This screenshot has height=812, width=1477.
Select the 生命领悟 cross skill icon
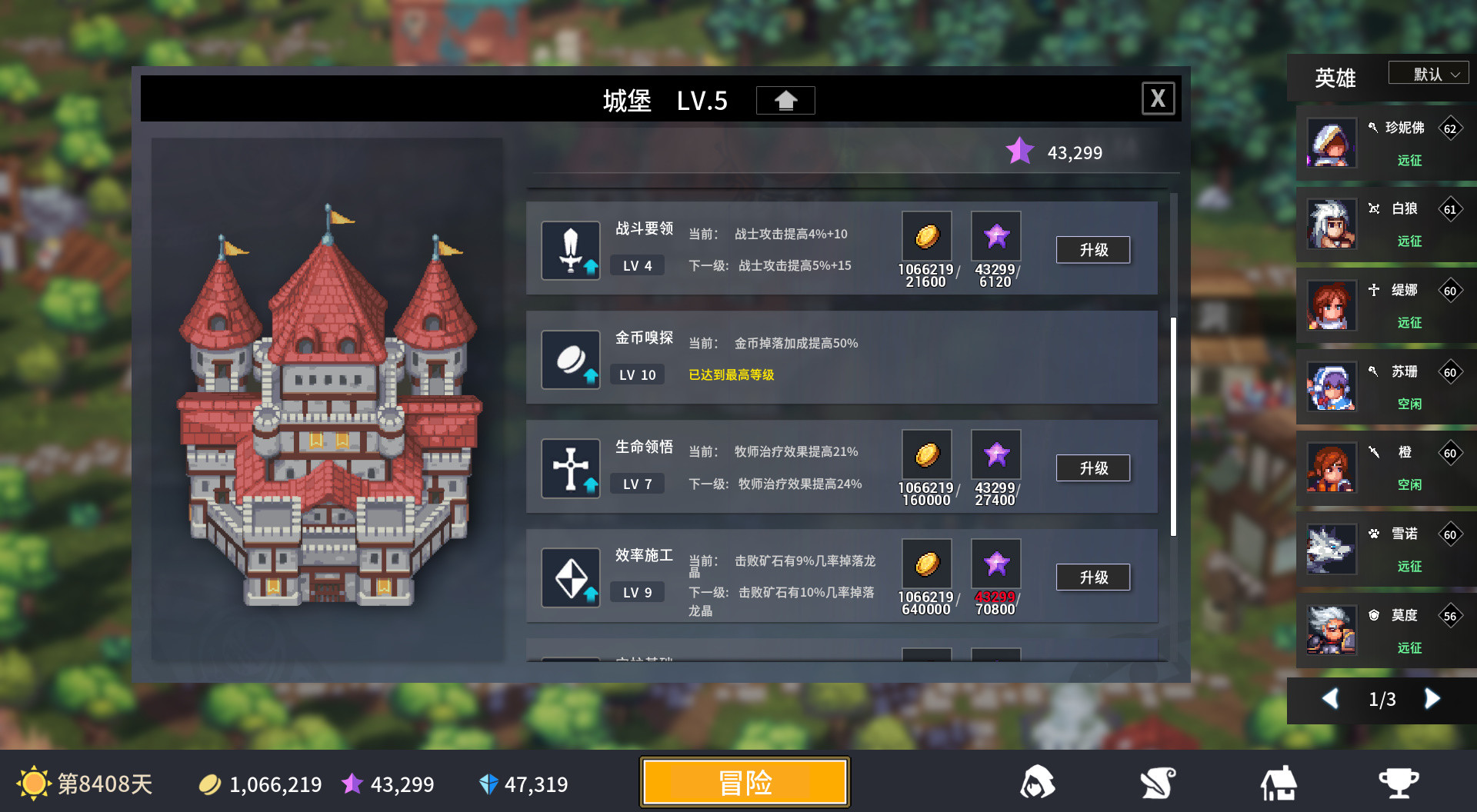point(570,468)
